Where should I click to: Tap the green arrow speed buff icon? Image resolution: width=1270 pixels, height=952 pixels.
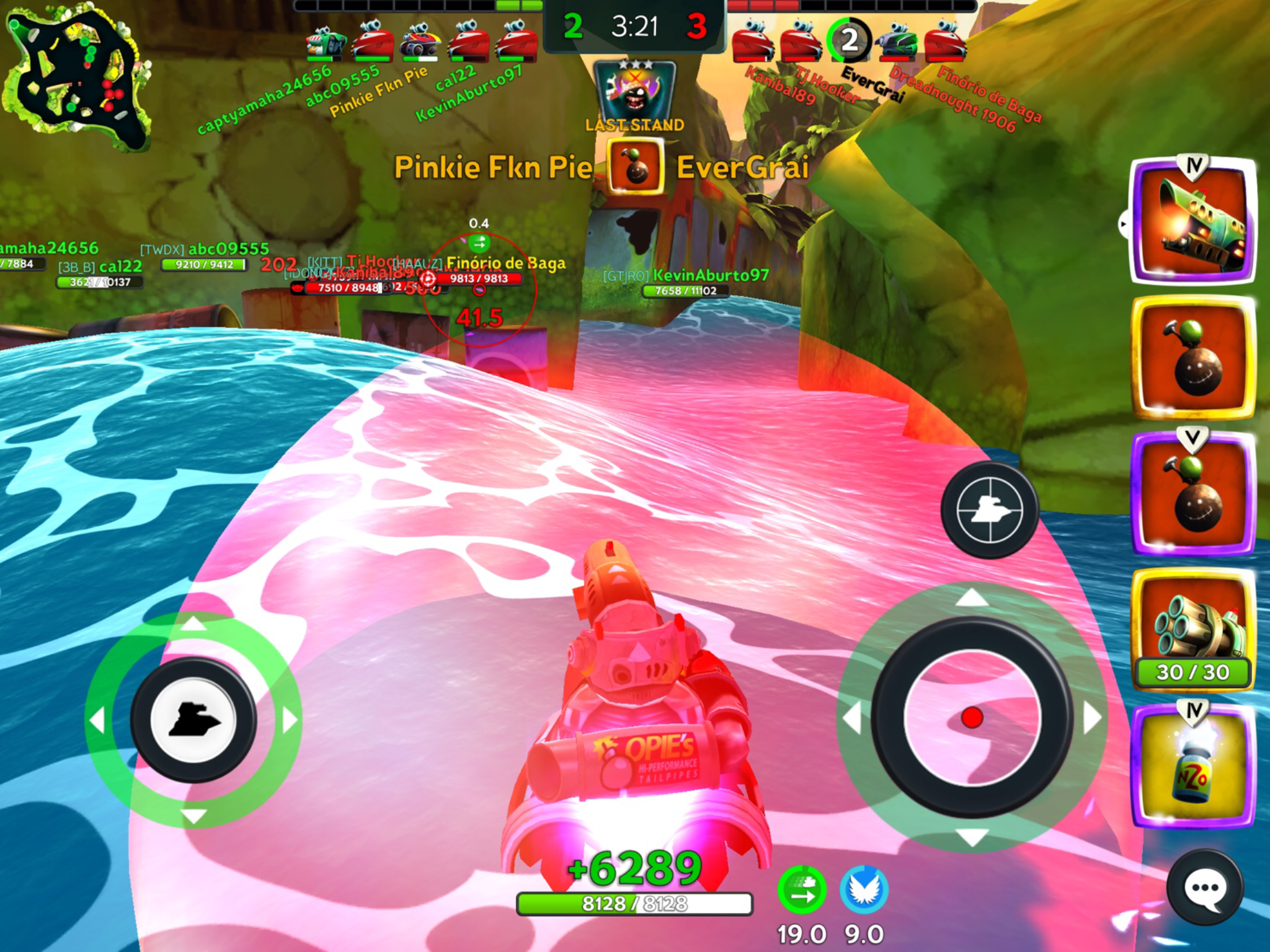pyautogui.click(x=802, y=891)
